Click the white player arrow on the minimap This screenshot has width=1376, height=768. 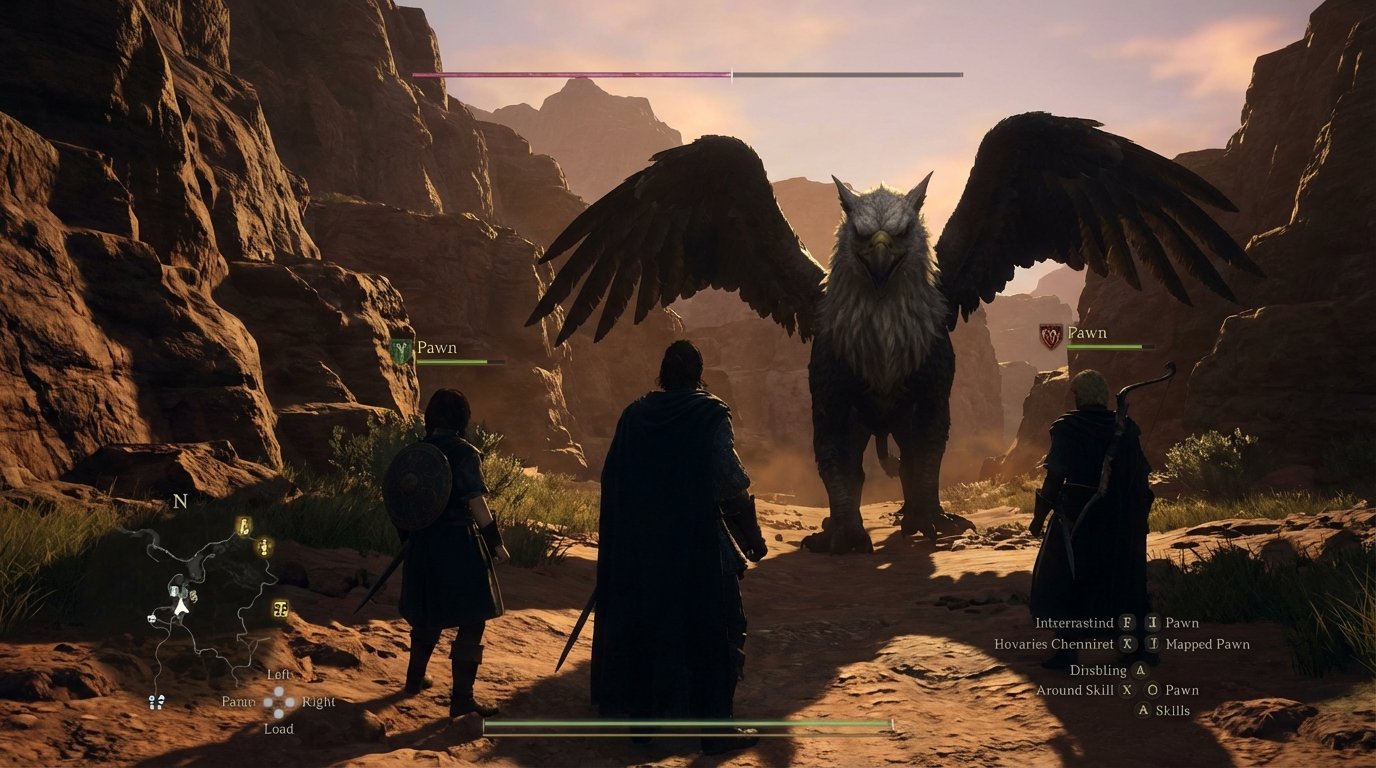180,608
